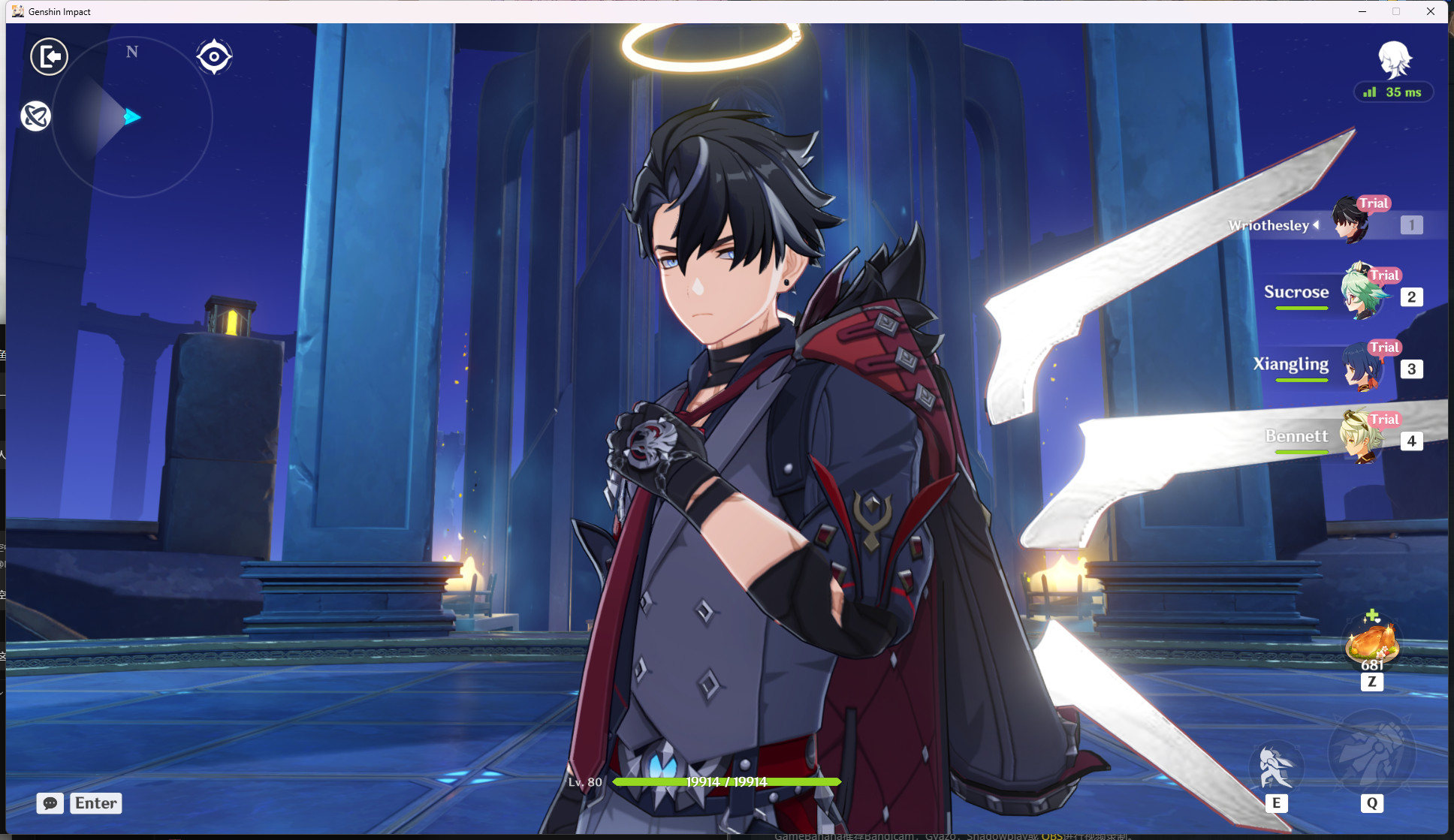Screen dimensions: 1454x840
Task: Click the exit door icon beside the minimap
Action: [x=49, y=56]
